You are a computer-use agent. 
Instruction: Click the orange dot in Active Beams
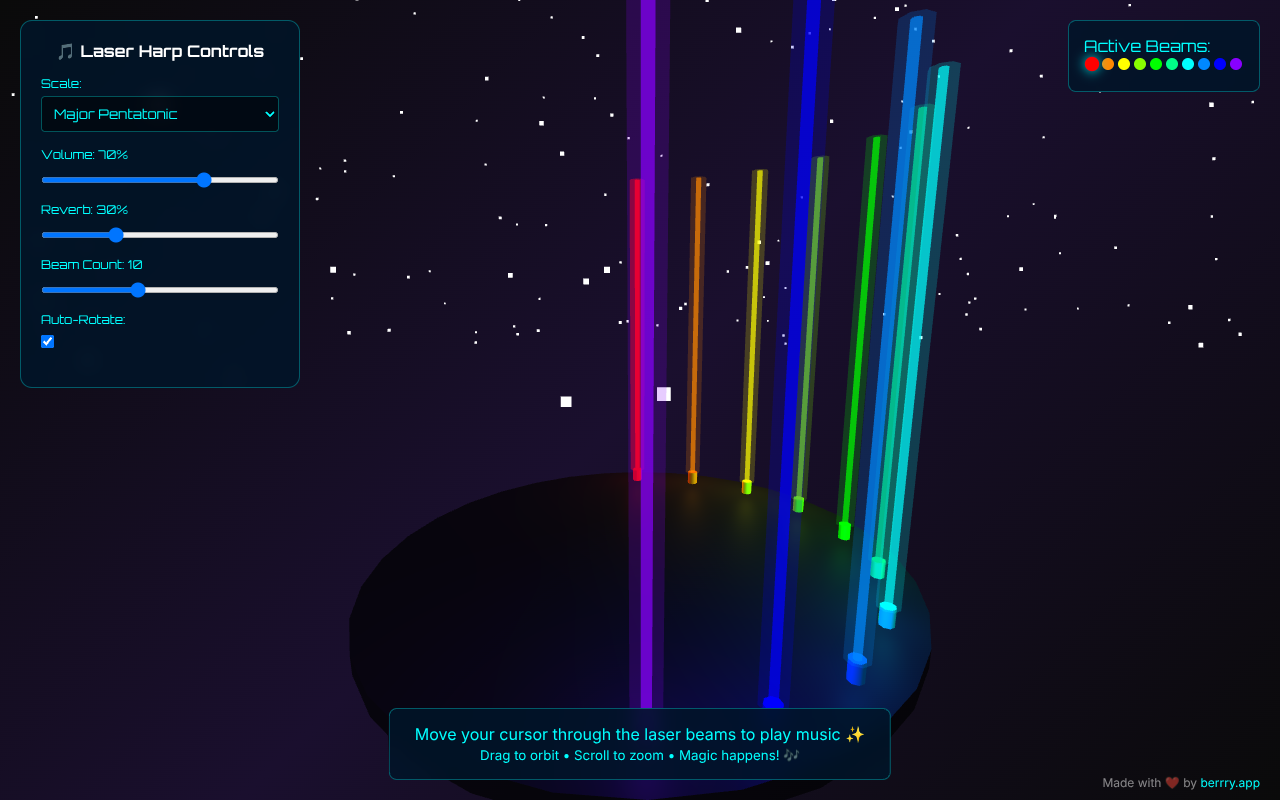pos(1108,64)
